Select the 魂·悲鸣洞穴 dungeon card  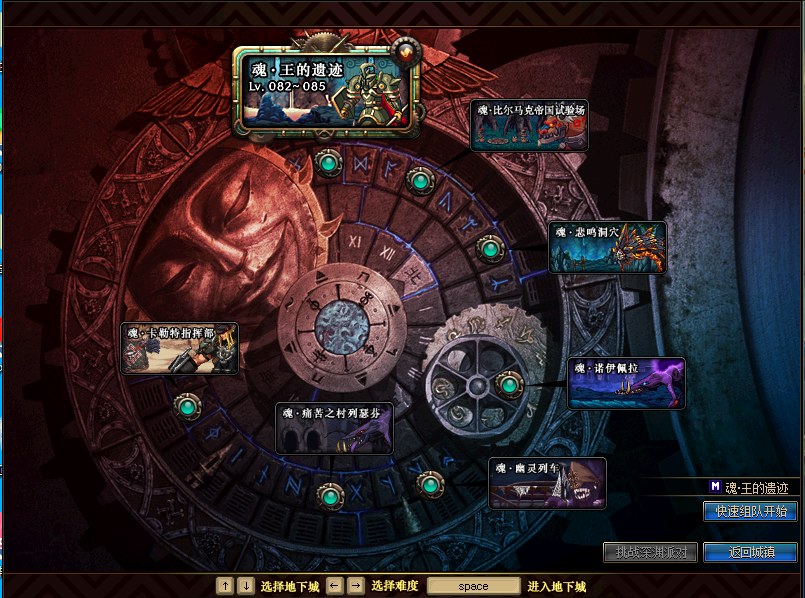click(607, 247)
